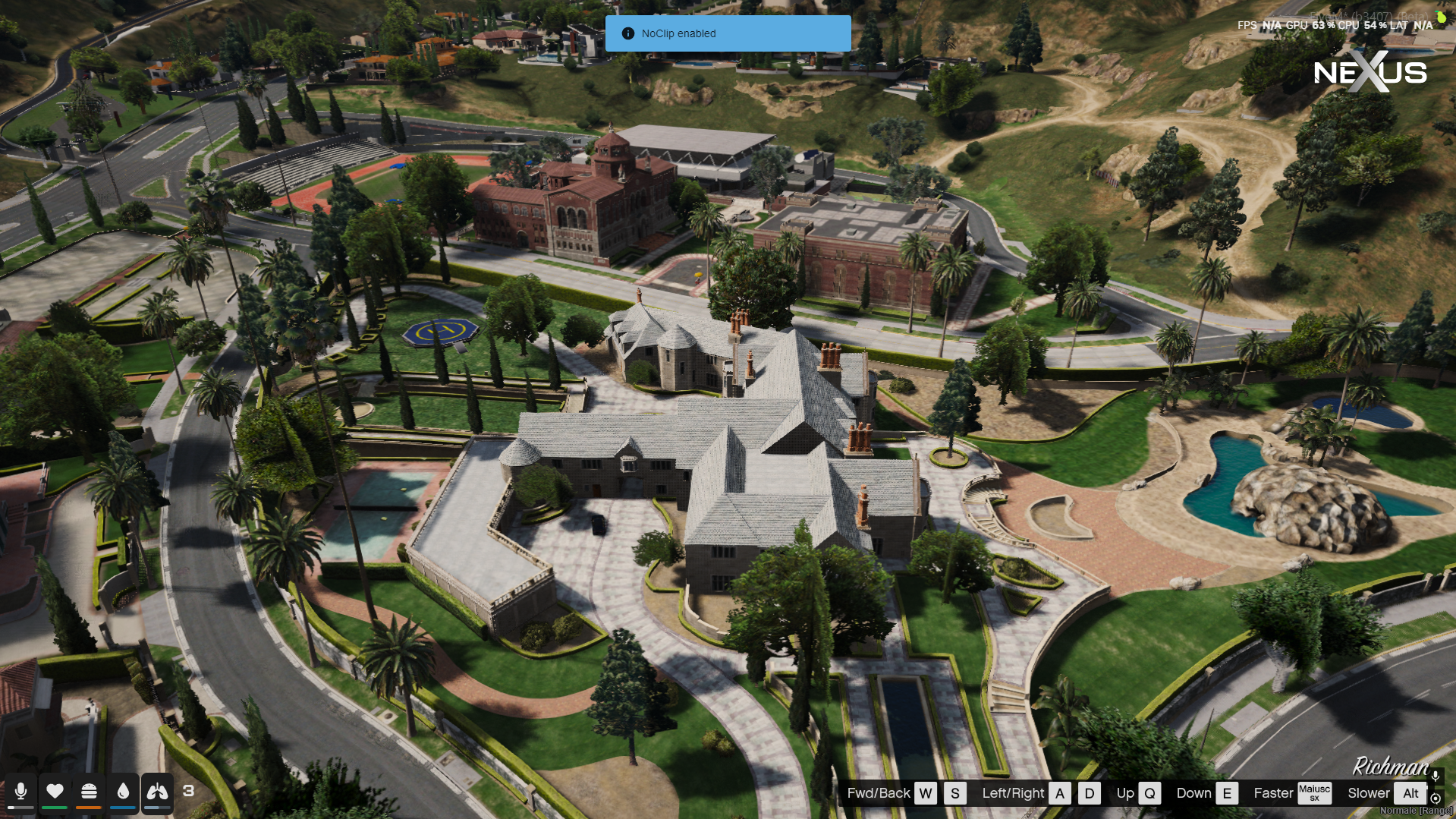Image resolution: width=1456 pixels, height=819 pixels.
Task: Click the voice range target icon
Action: tap(1436, 799)
